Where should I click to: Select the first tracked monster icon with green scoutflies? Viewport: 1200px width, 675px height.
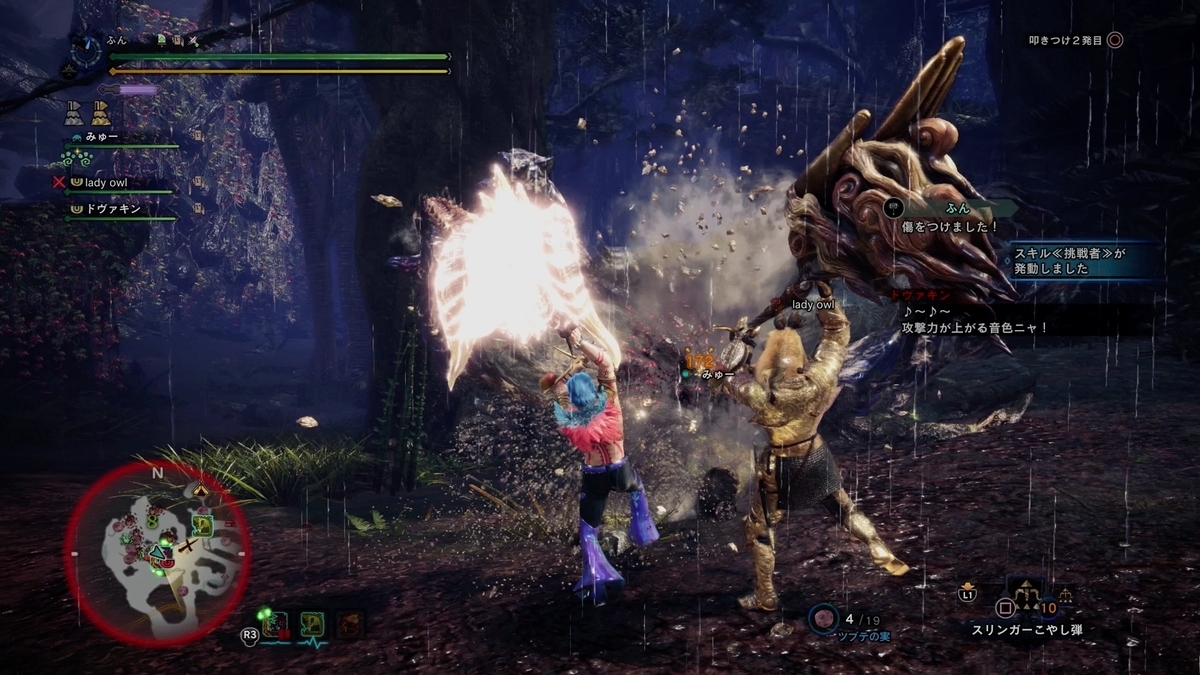[x=274, y=625]
